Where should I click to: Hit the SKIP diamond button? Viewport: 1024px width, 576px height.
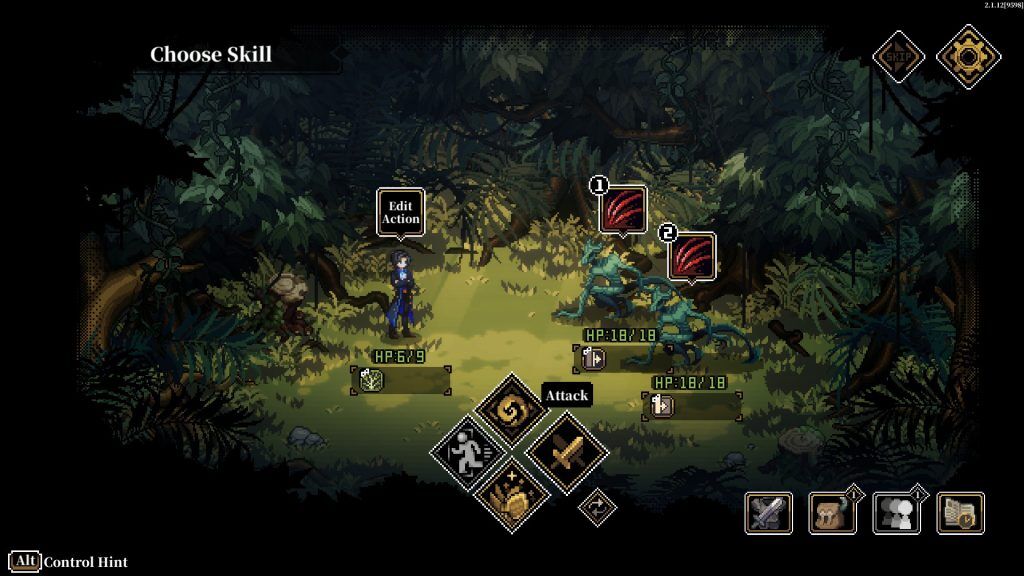click(896, 56)
